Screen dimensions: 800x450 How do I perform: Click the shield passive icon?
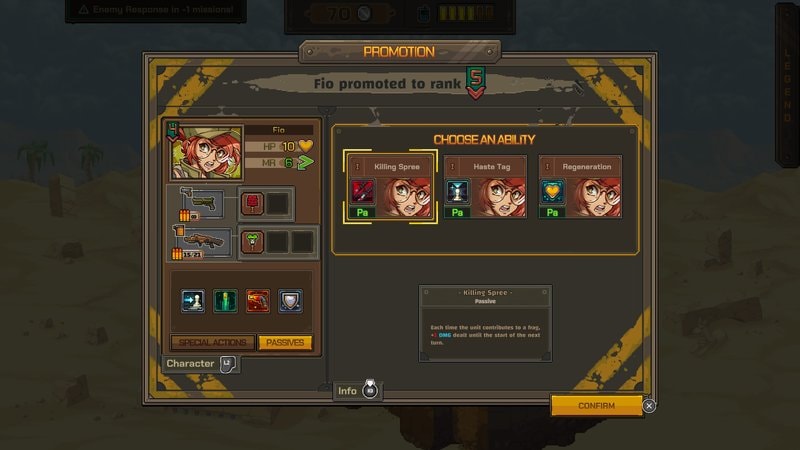tap(290, 300)
